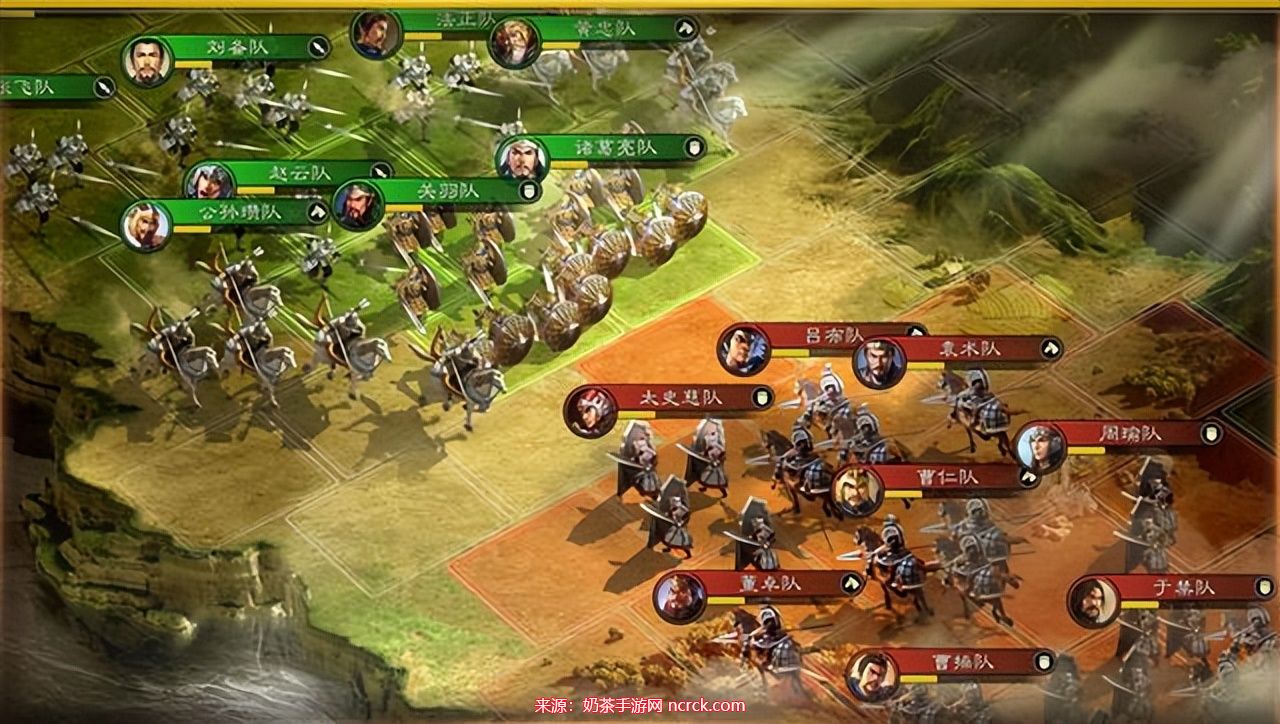1280x724 pixels.
Task: Click the 公孙瓒队 portrait icon
Action: click(146, 222)
